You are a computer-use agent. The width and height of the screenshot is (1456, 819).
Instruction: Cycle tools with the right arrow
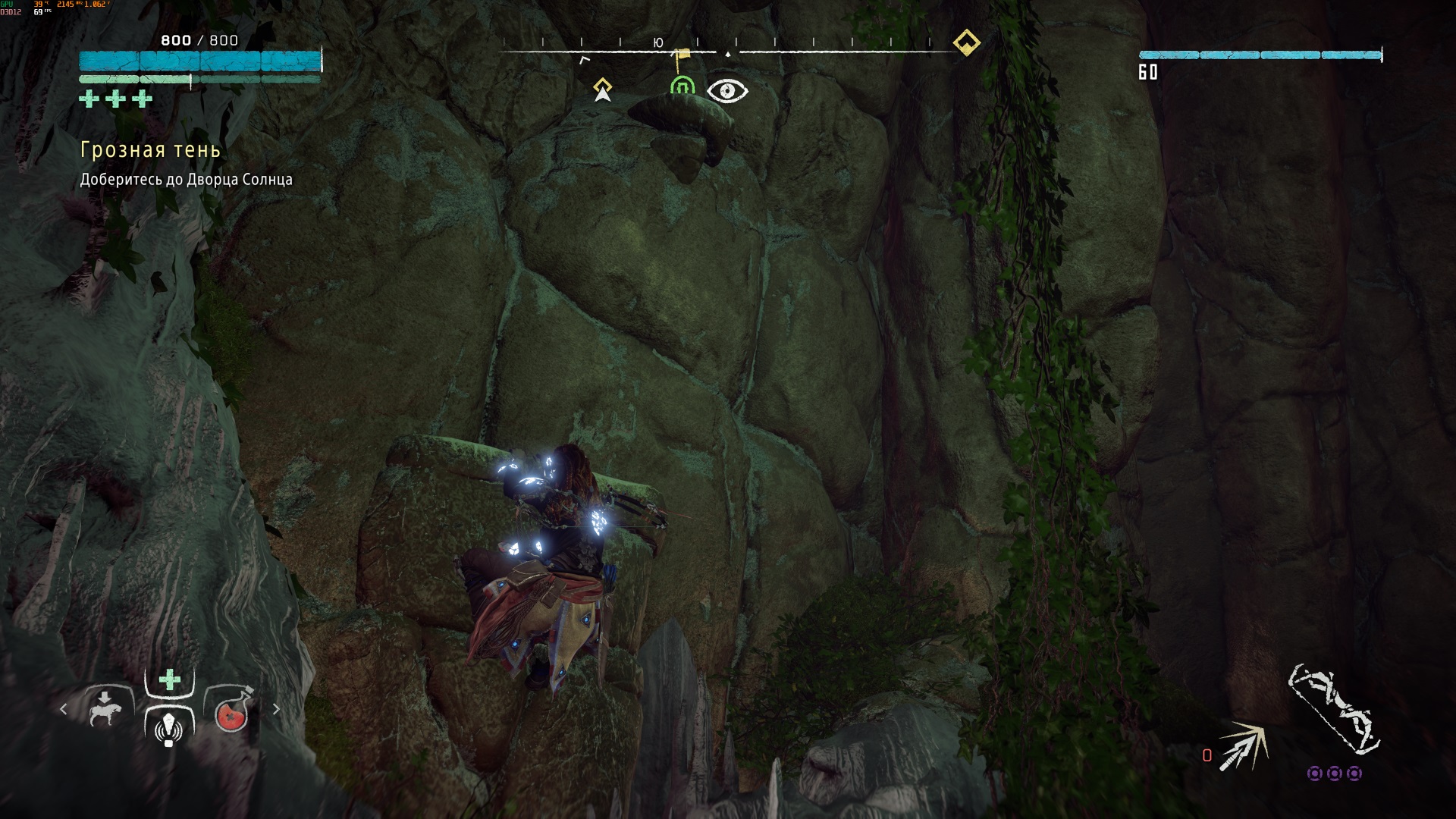tap(276, 709)
